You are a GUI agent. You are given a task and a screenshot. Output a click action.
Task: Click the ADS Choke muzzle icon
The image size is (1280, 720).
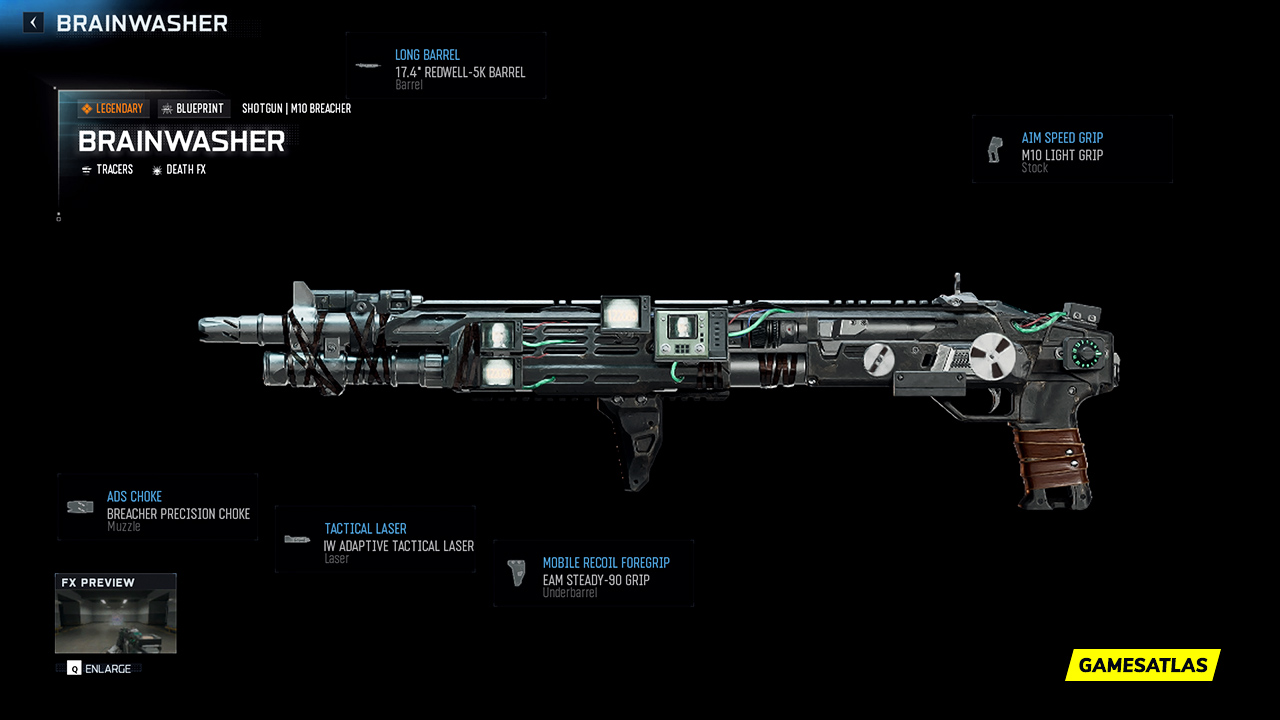78,506
